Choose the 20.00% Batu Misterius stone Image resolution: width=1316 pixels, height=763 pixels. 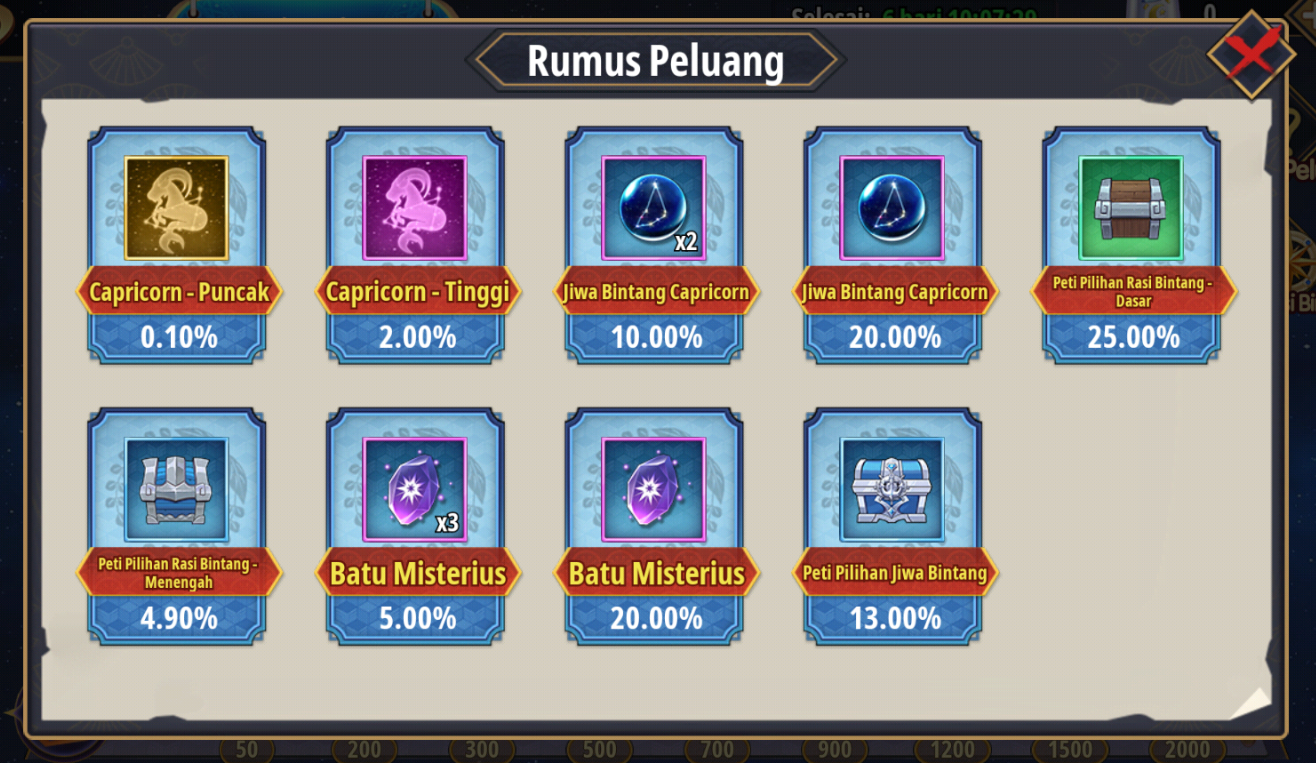(x=654, y=490)
